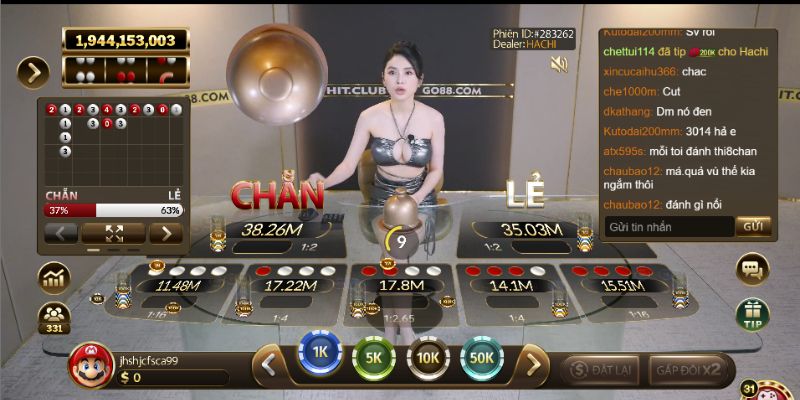
Task: Open the chat bubble icon
Action: click(752, 268)
